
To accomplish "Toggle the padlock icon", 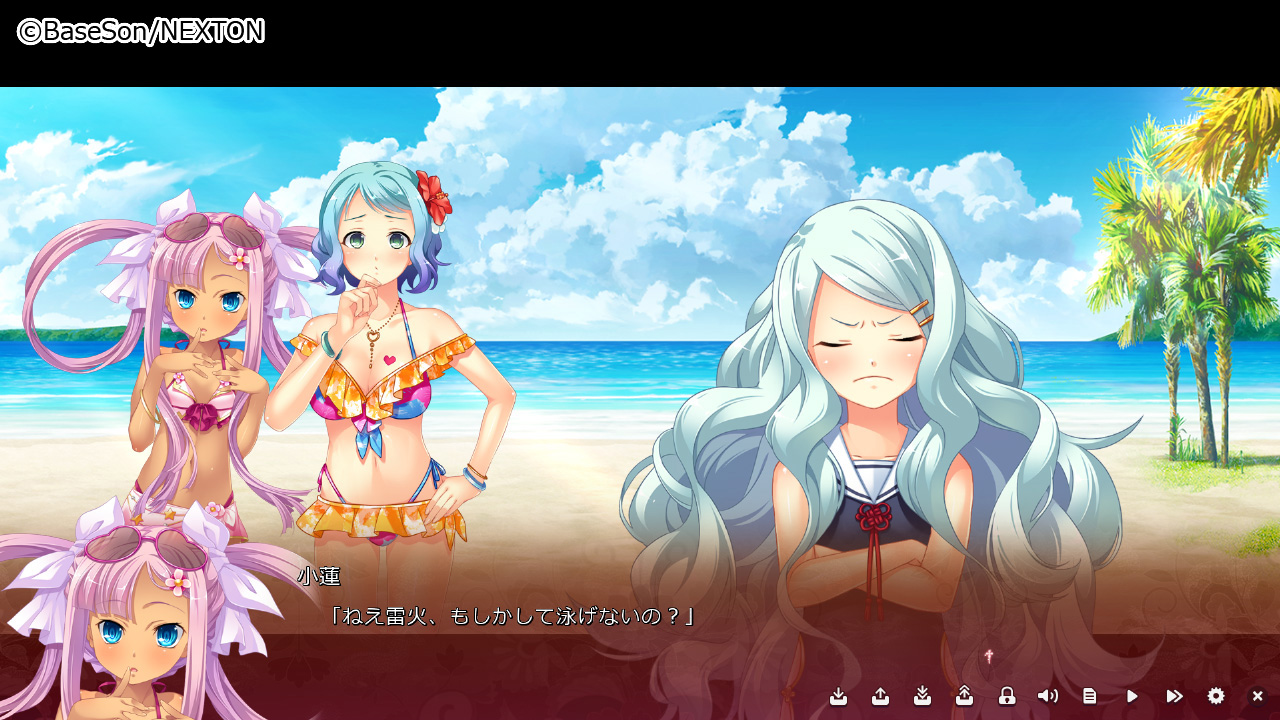I will pyautogui.click(x=1007, y=696).
